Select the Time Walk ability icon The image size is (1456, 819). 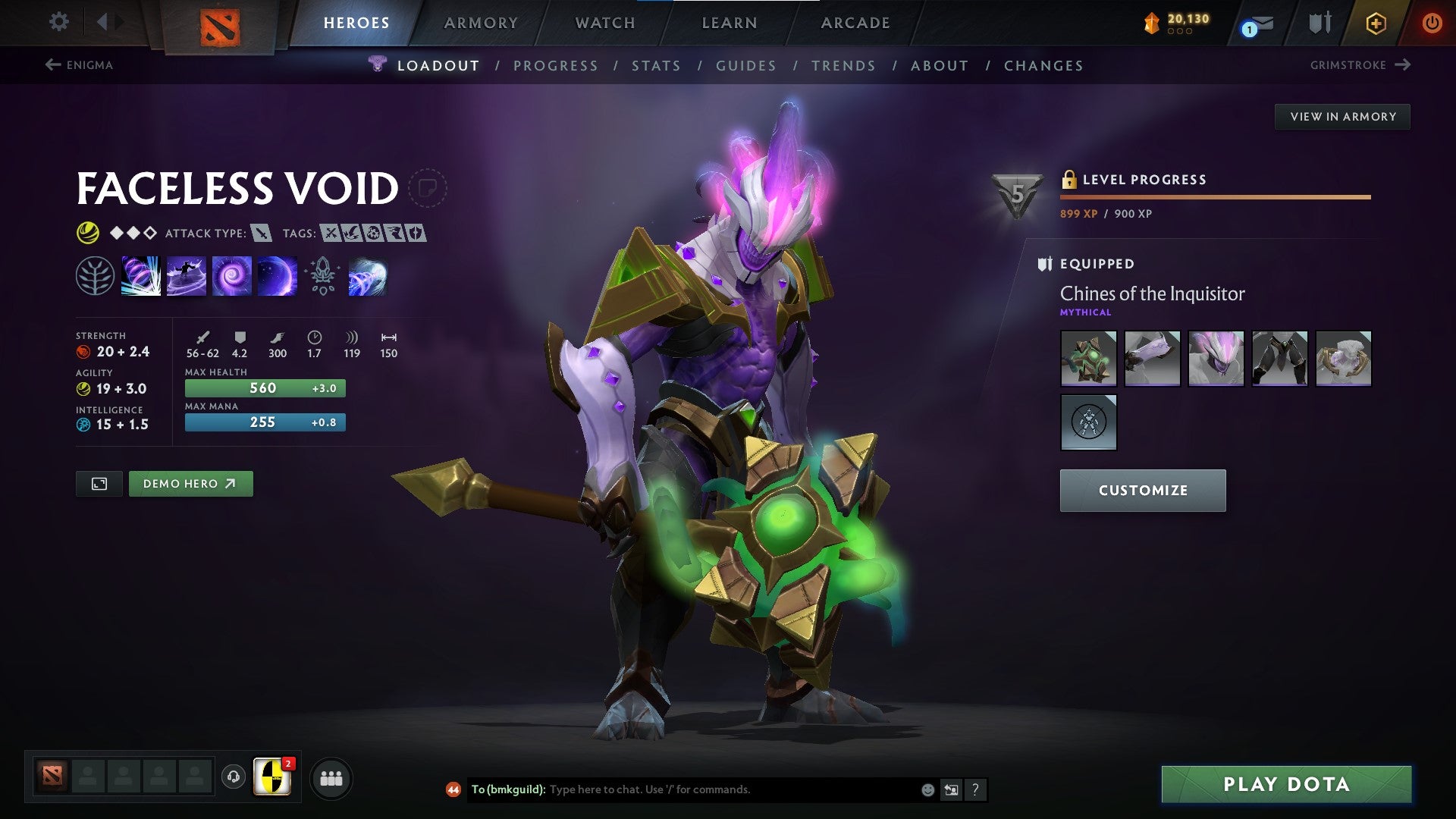tap(141, 275)
